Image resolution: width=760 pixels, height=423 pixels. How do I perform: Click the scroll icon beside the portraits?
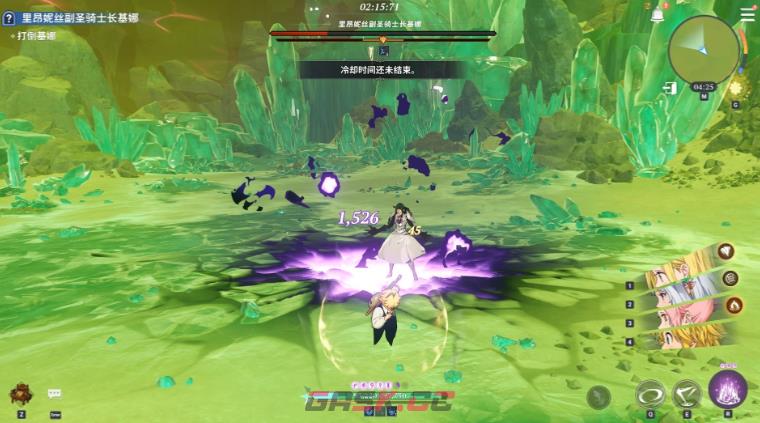[x=731, y=278]
